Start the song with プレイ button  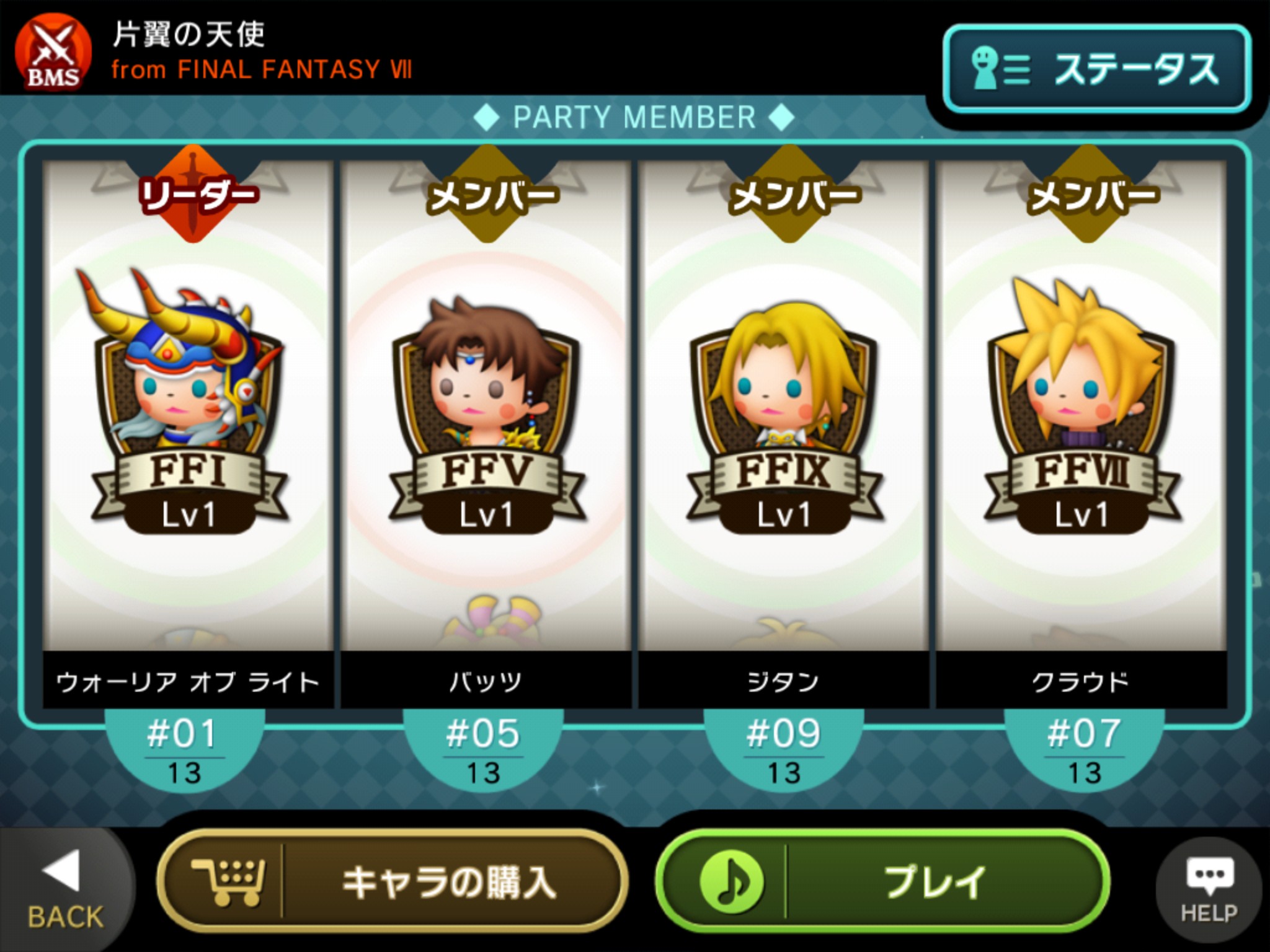coord(882,881)
